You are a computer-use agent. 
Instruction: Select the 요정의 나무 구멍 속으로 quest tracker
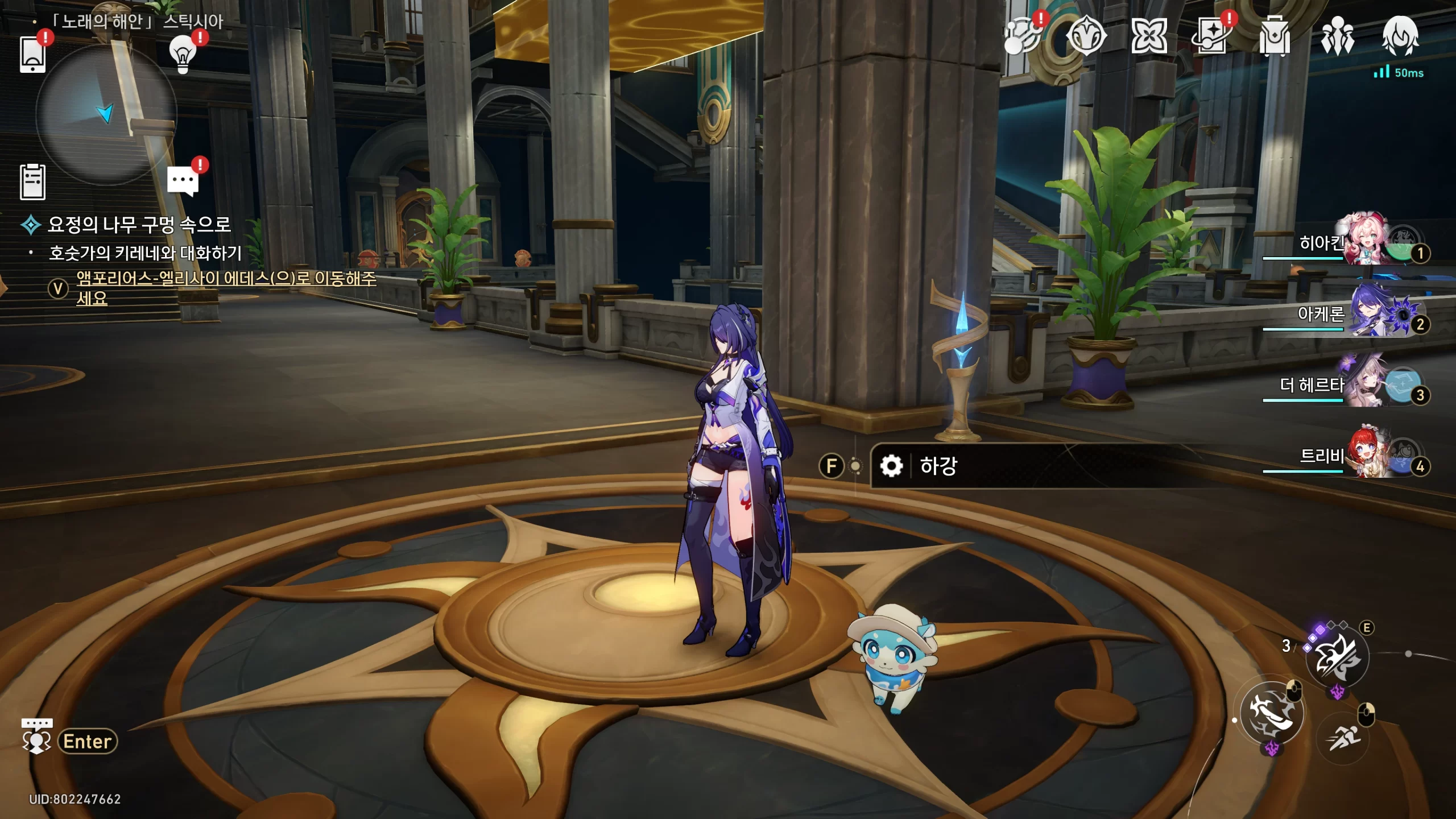tap(139, 225)
